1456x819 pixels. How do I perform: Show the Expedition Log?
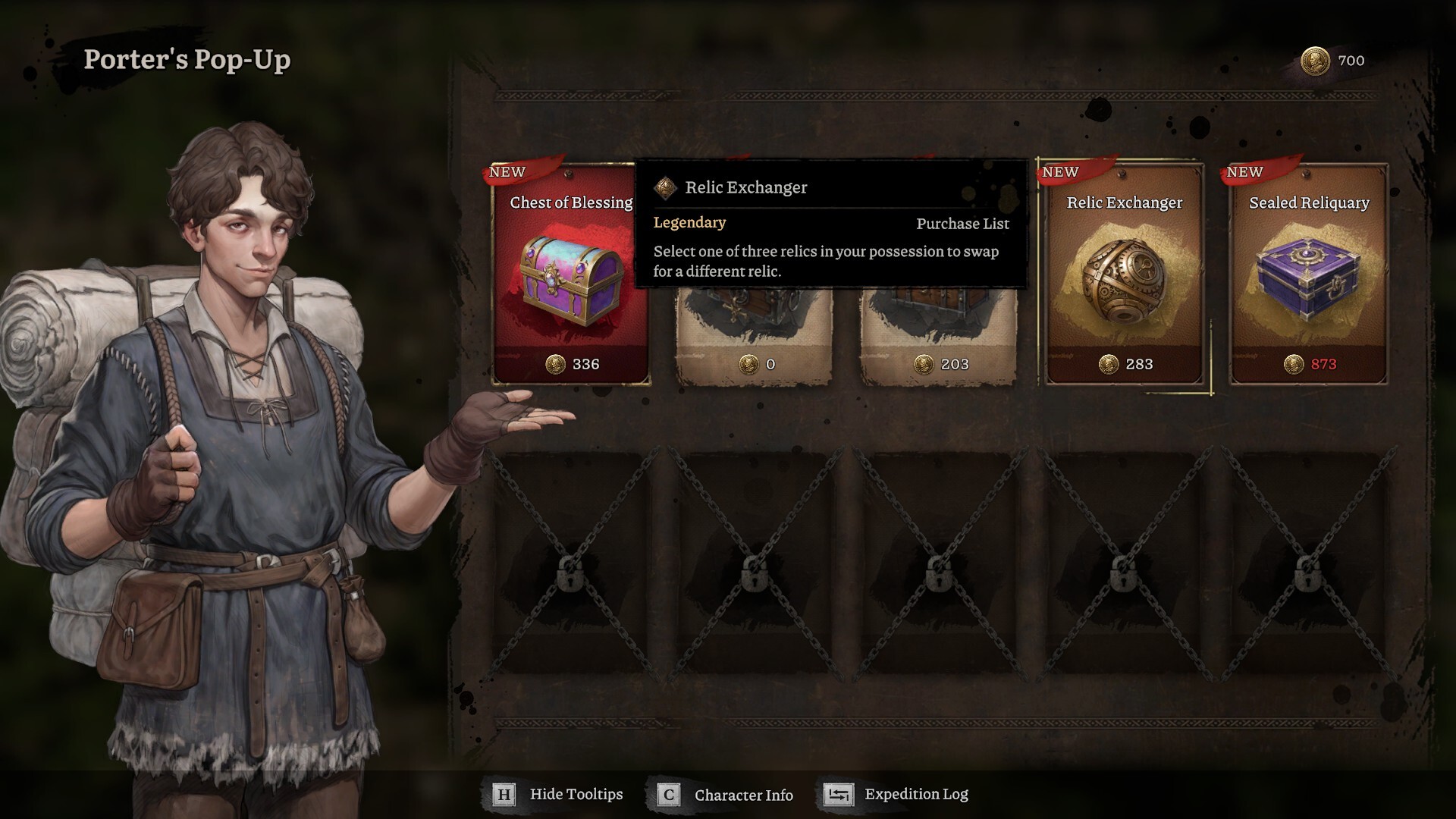coord(897,794)
